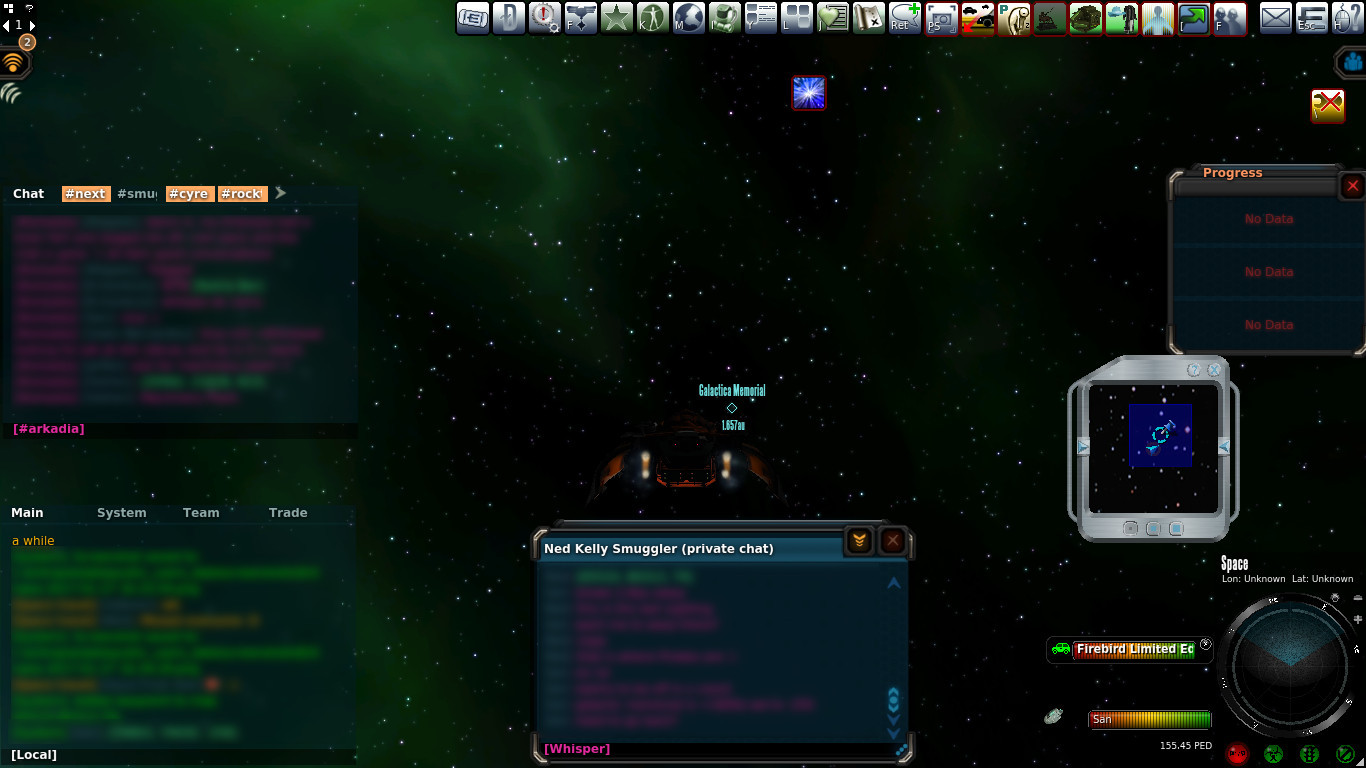This screenshot has height=768, width=1366.
Task: Select the System chat tab
Action: click(121, 513)
